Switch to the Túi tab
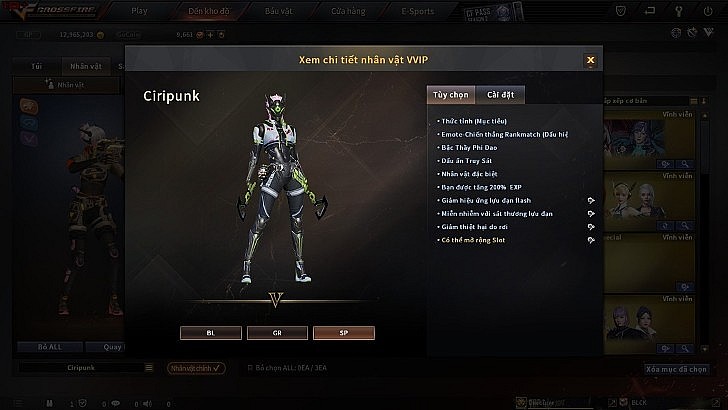The width and height of the screenshot is (728, 410). click(37, 65)
